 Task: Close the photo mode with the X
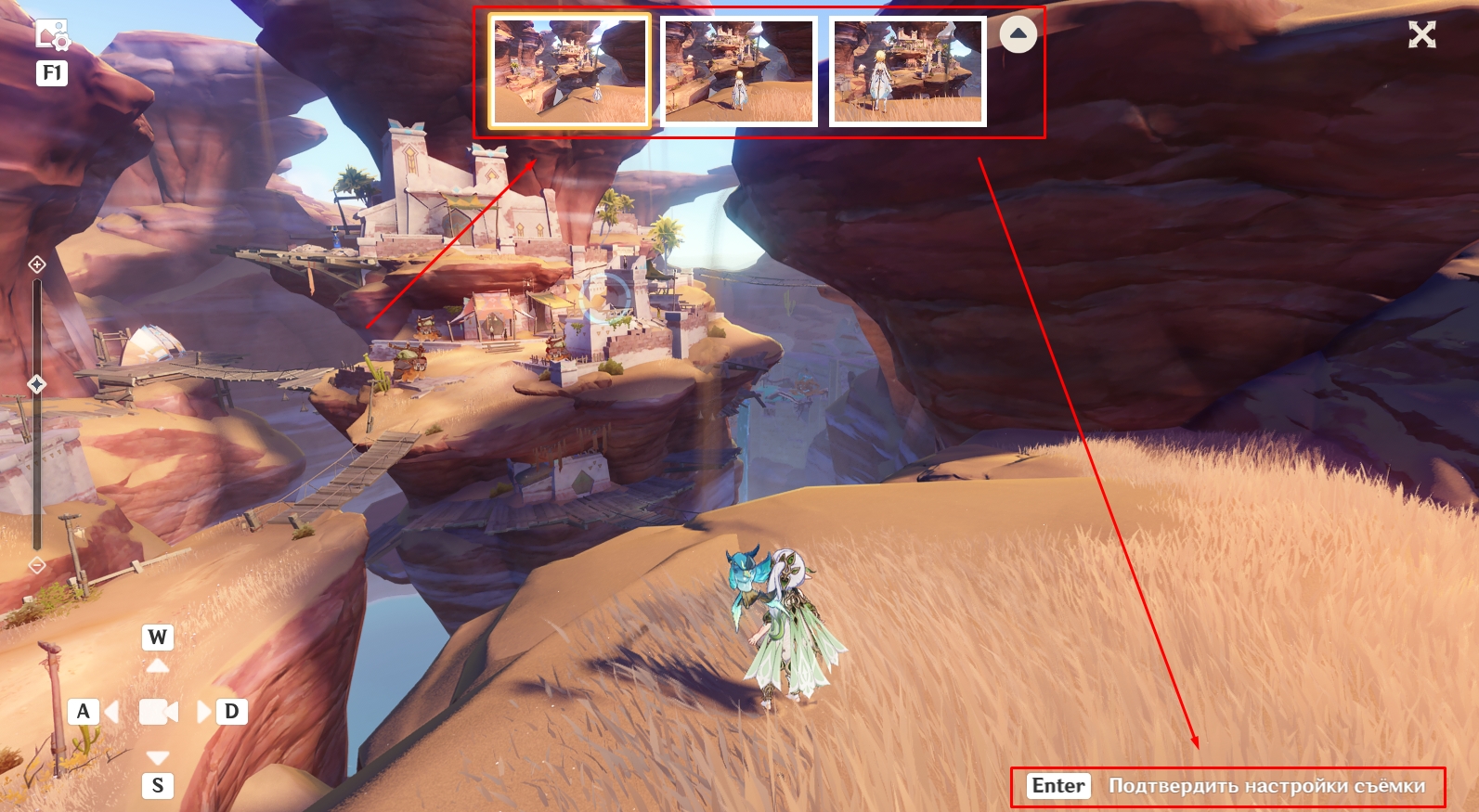point(1421,35)
